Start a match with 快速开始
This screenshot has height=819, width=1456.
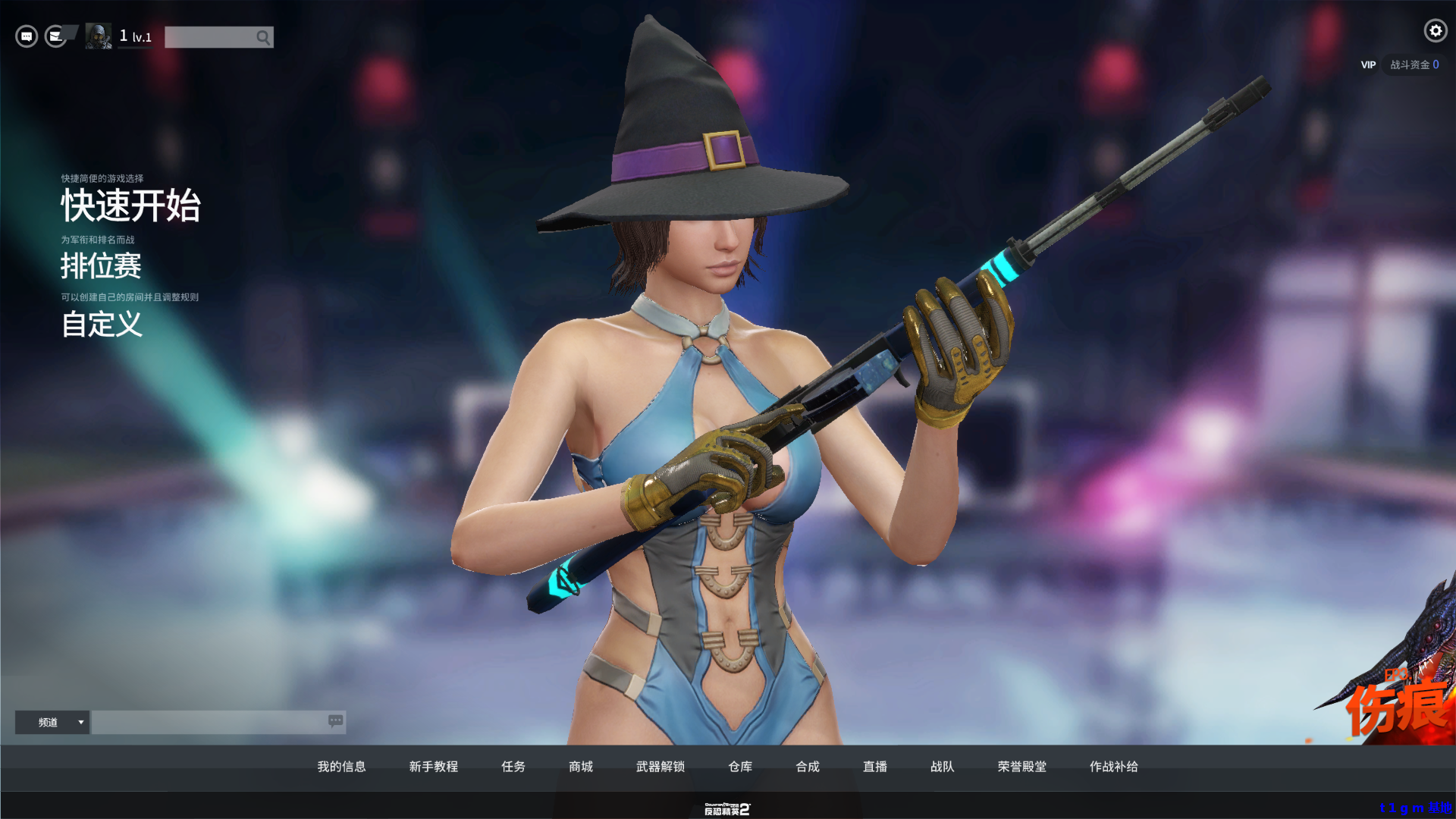tap(130, 206)
